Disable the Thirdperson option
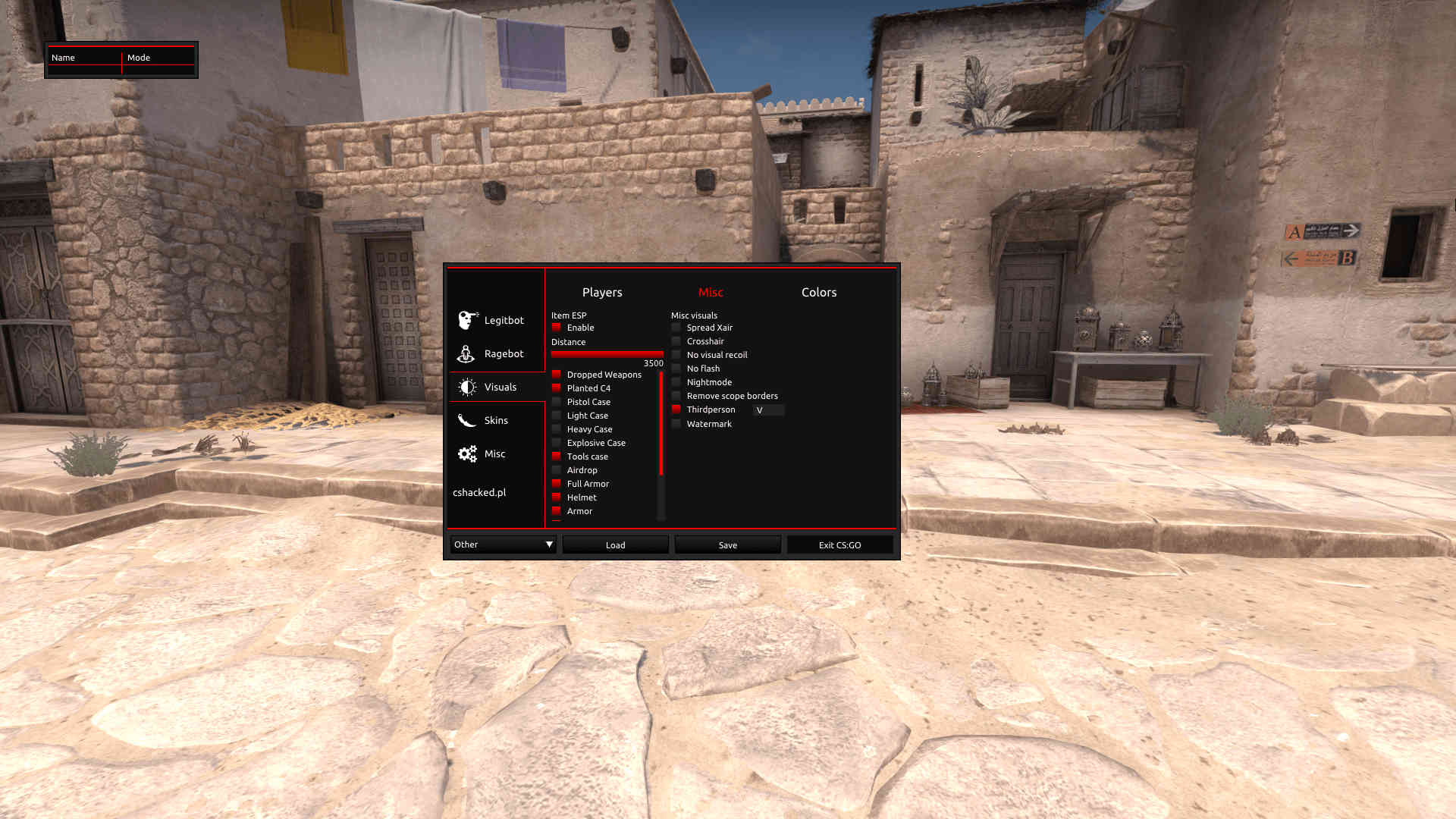Viewport: 1456px width, 819px height. pyautogui.click(x=676, y=409)
